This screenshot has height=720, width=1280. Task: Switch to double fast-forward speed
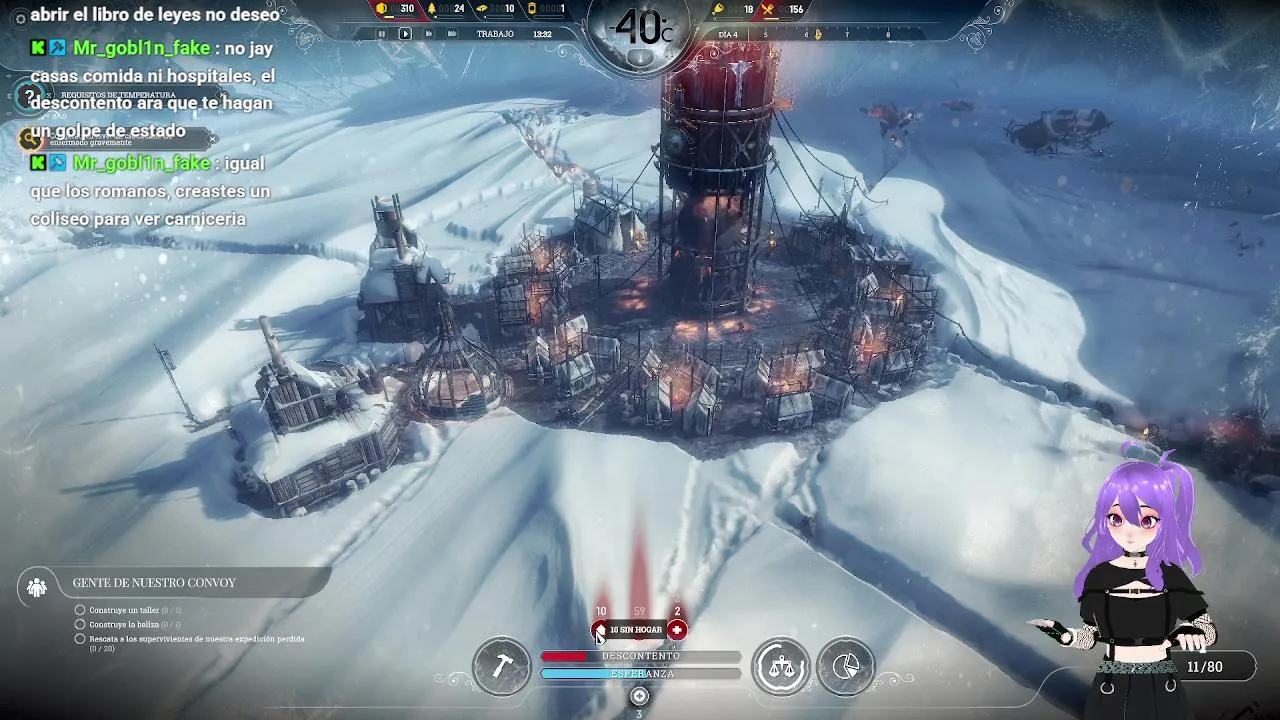pos(428,33)
